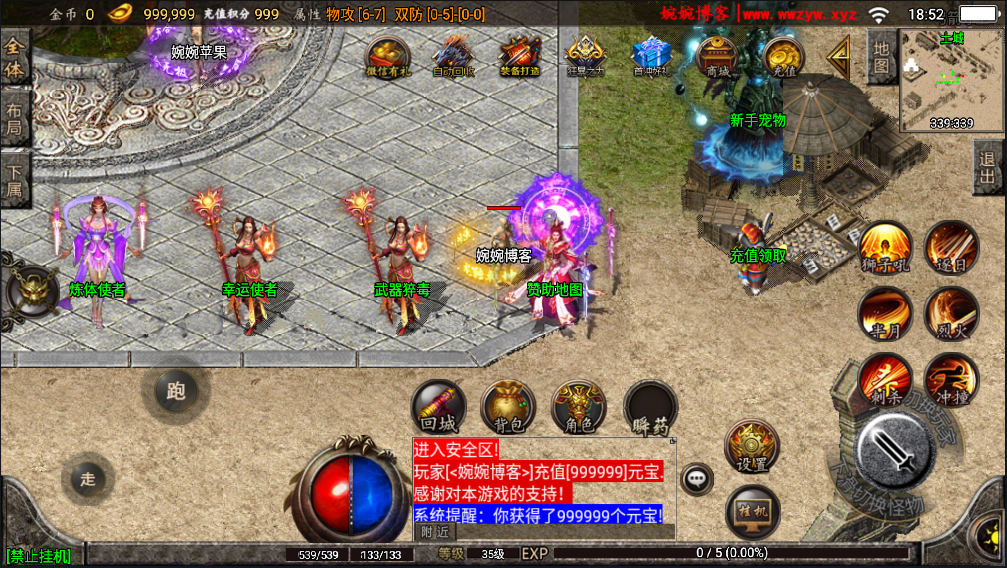Activate the 半月 skill
This screenshot has height=568, width=1007.
[x=885, y=312]
